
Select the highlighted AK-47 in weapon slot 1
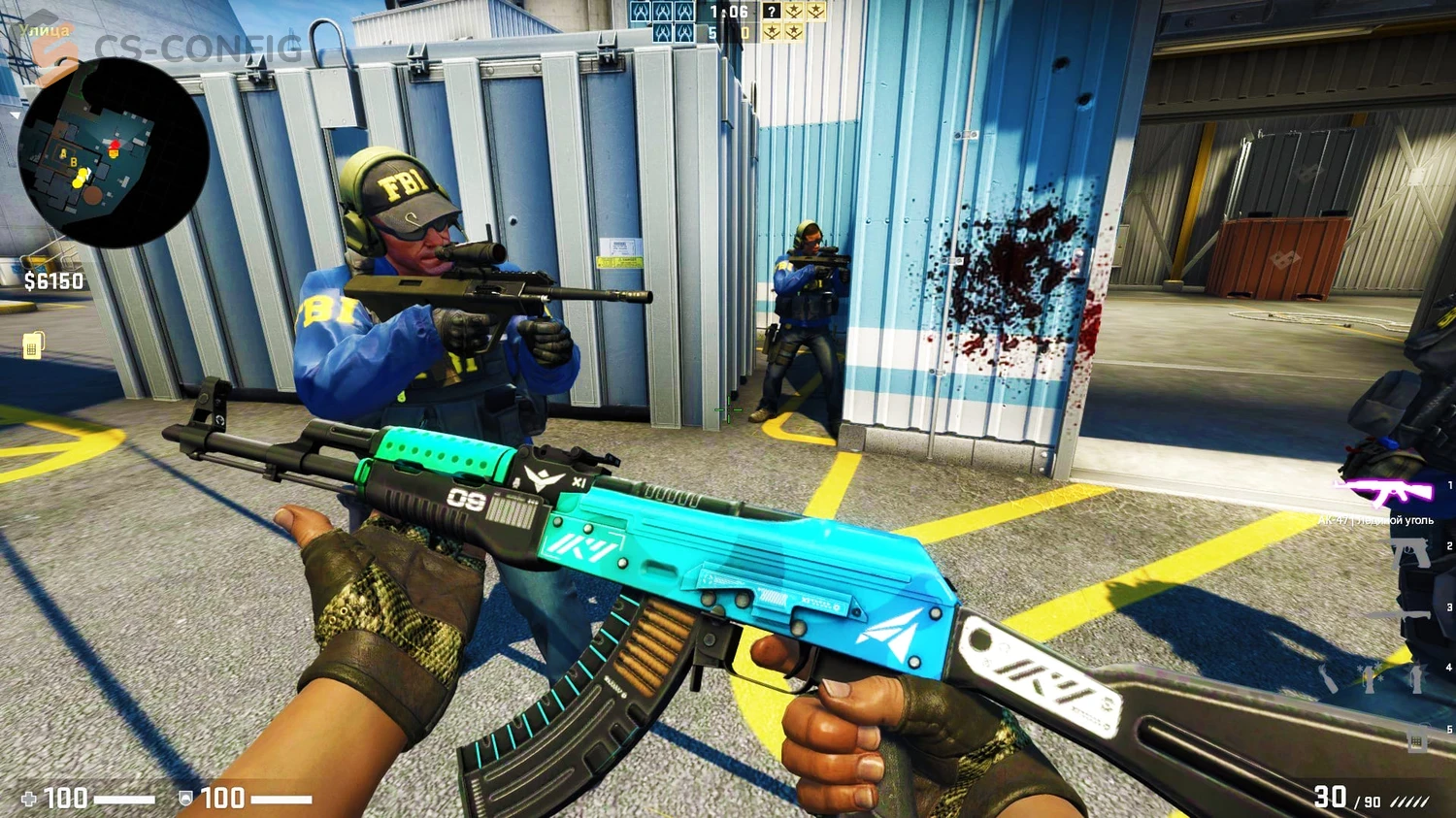pyautogui.click(x=1381, y=491)
